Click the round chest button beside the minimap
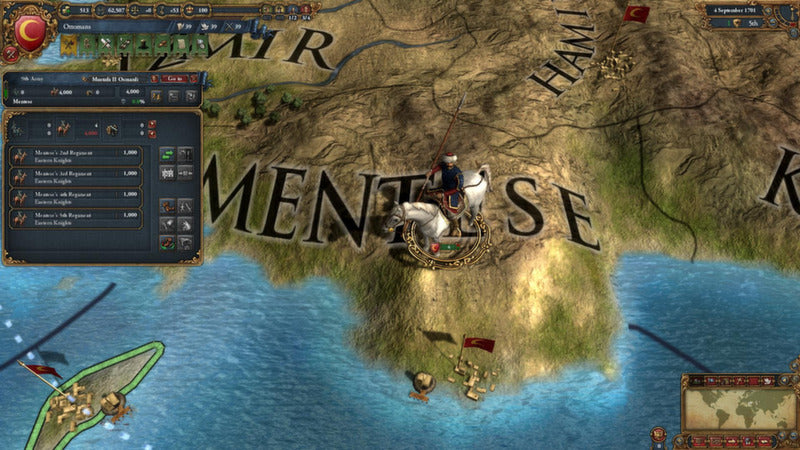The image size is (800, 450). coord(659,434)
